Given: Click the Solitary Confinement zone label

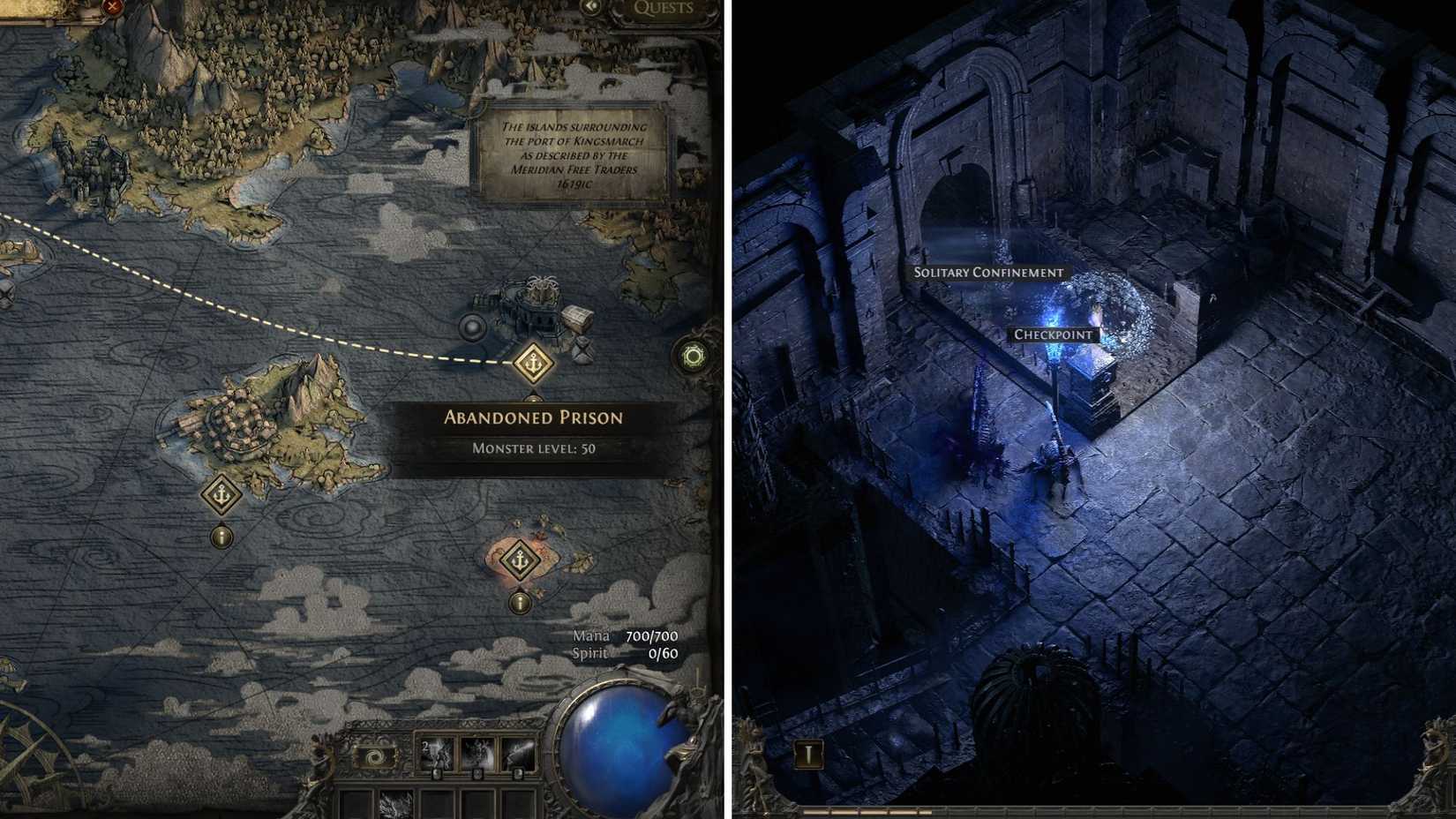Looking at the screenshot, I should coord(990,274).
